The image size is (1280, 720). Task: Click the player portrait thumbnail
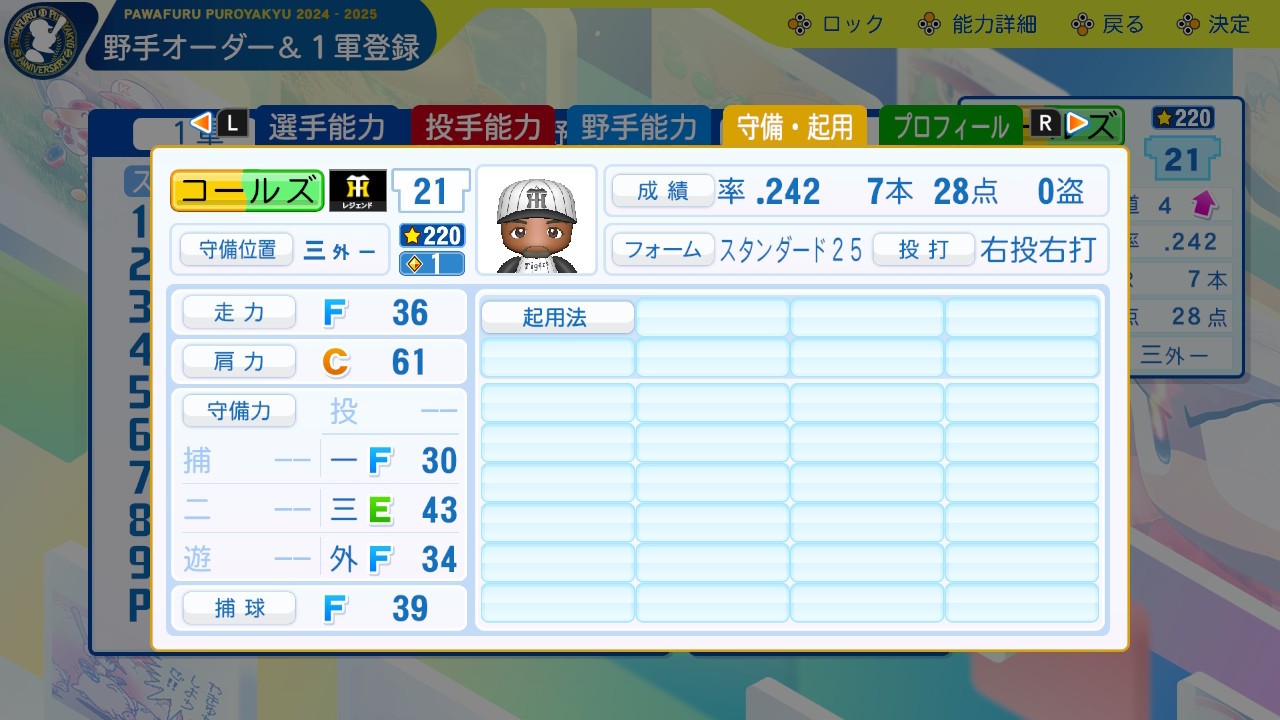(x=537, y=219)
